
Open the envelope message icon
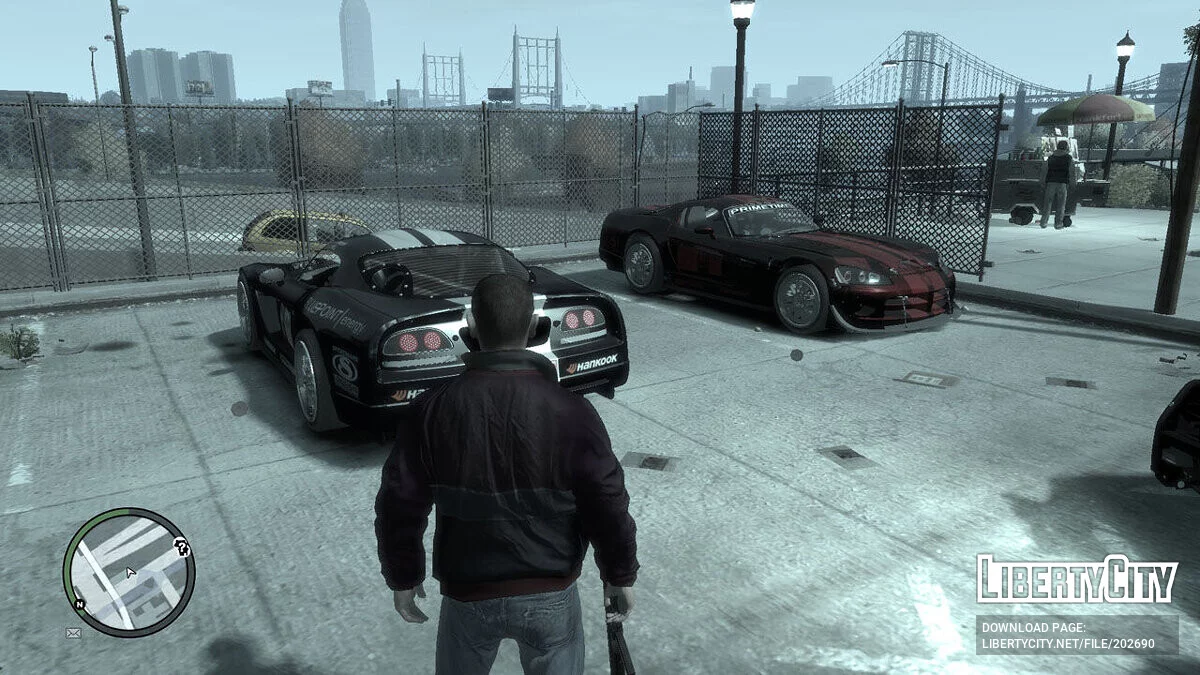point(73,632)
